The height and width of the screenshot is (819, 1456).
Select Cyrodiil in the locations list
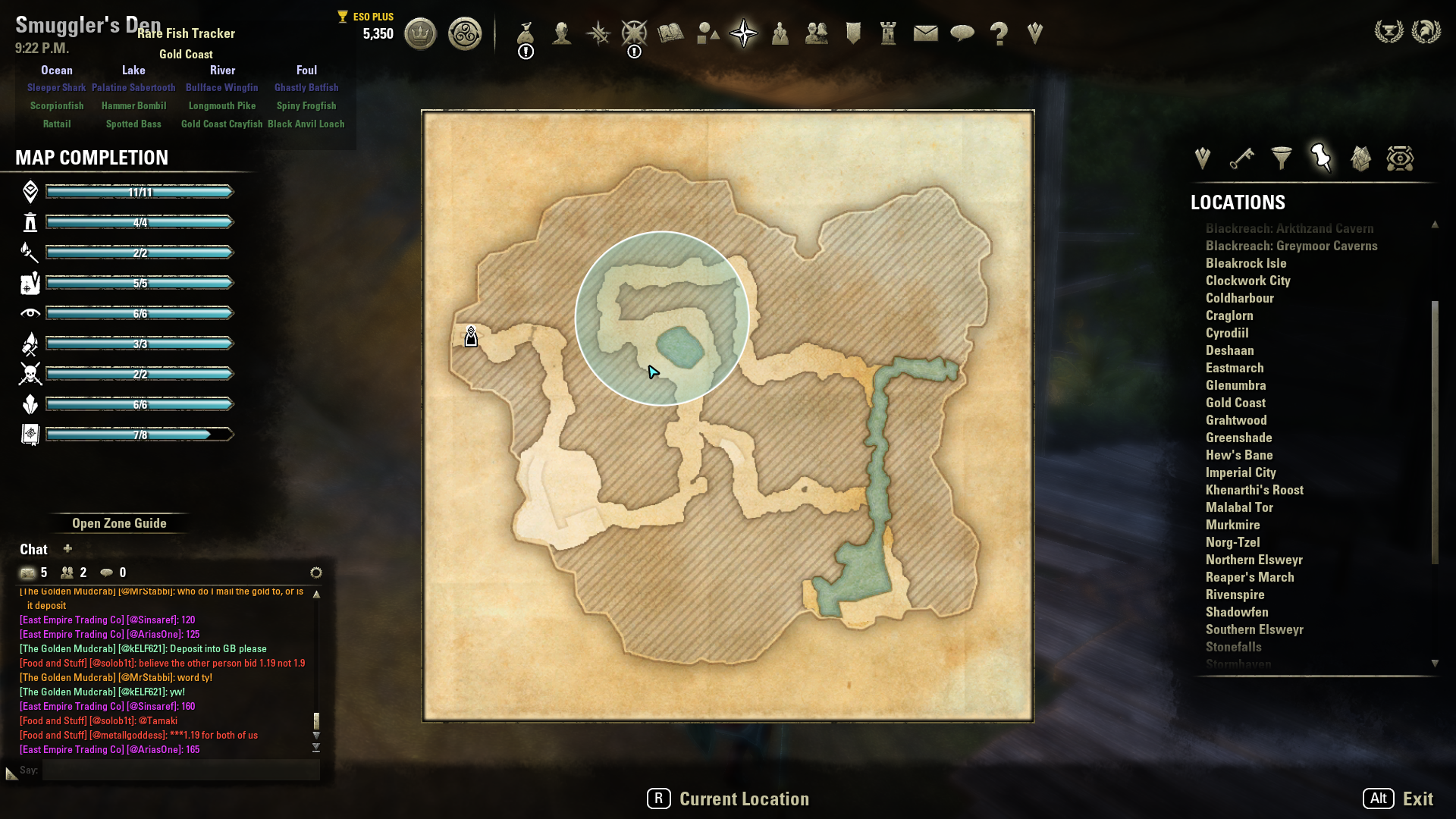(x=1227, y=333)
